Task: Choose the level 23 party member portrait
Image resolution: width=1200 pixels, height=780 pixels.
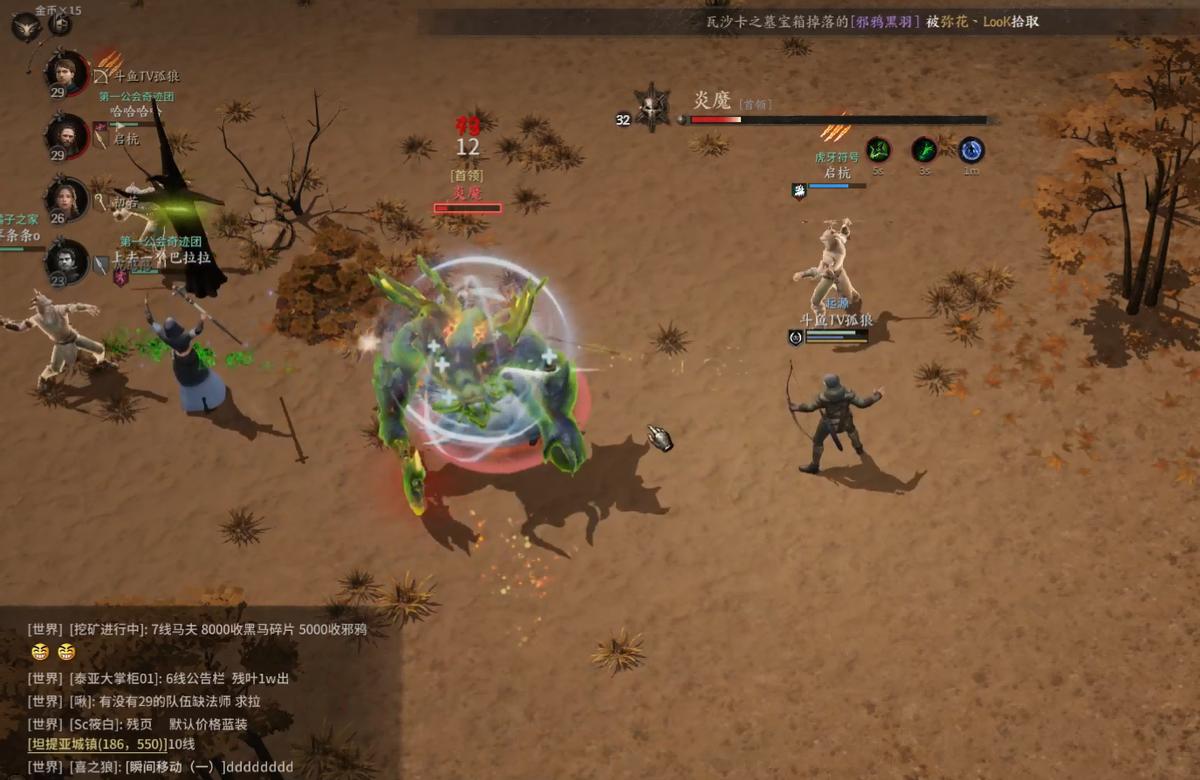Action: [x=67, y=262]
